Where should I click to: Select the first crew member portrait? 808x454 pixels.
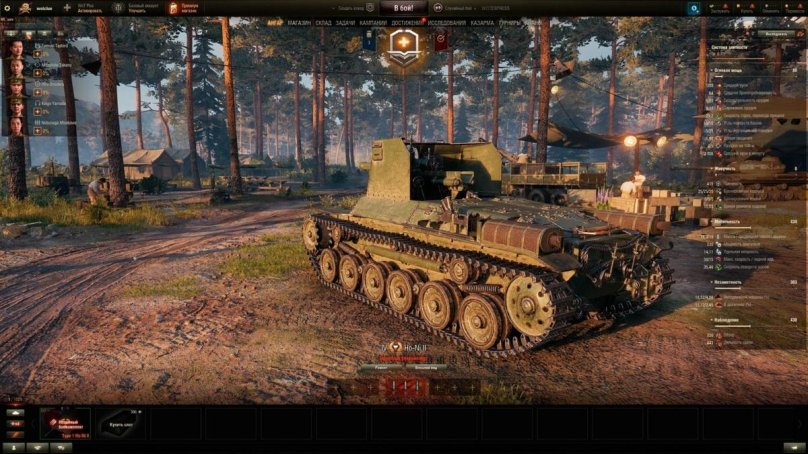16,48
